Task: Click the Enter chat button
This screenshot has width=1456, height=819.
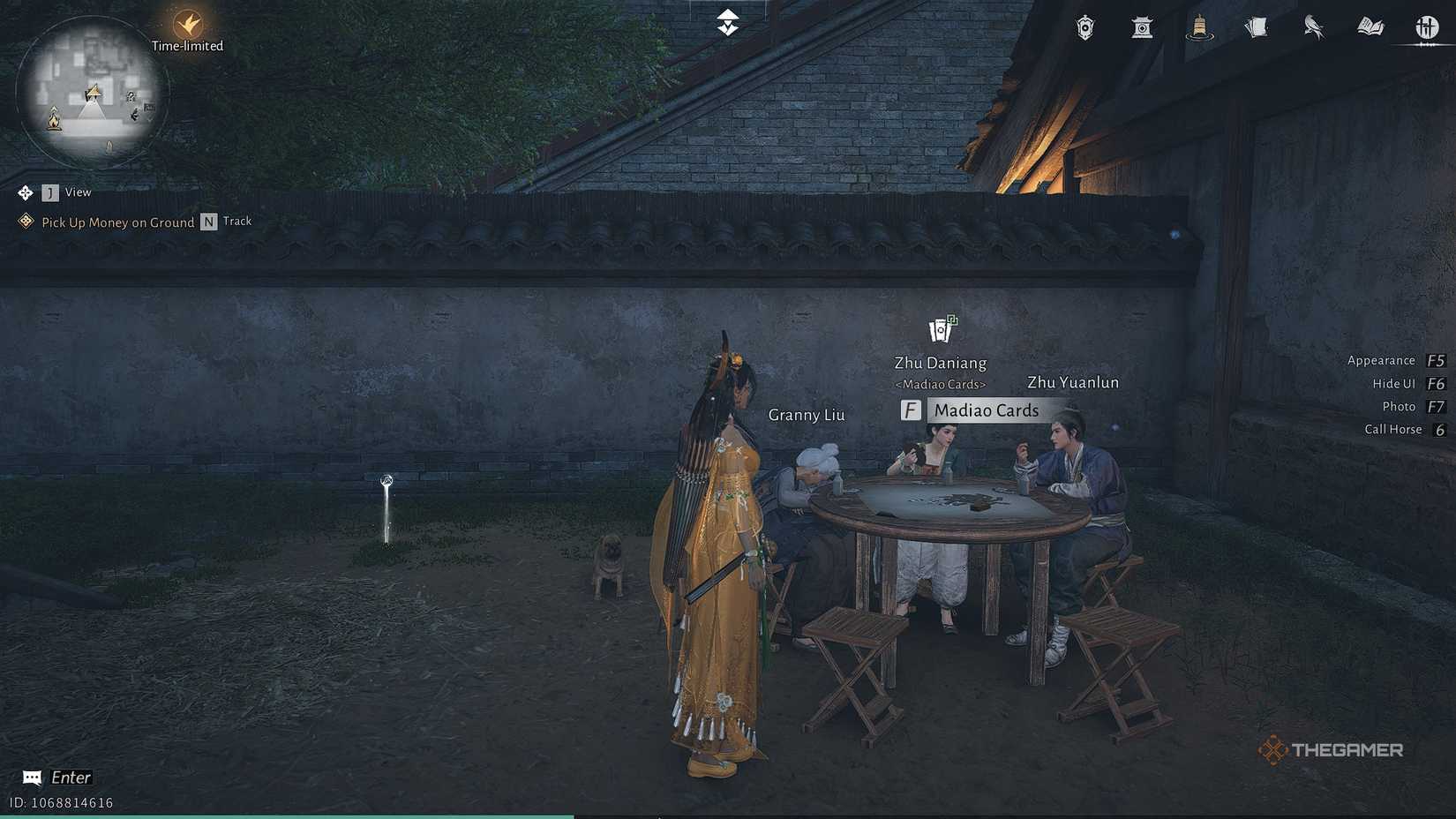Action: pyautogui.click(x=55, y=777)
